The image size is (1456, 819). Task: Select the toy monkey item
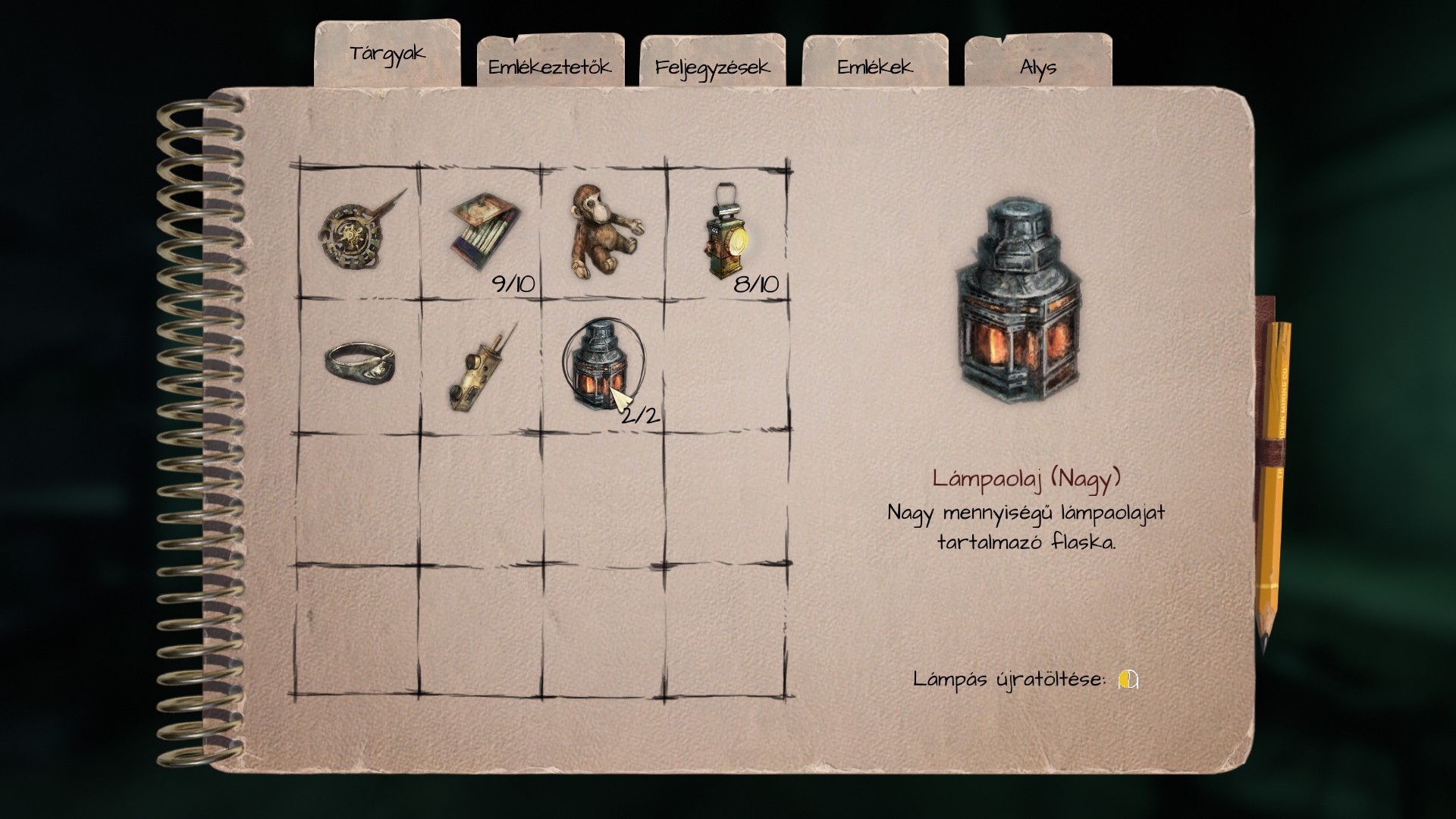[x=603, y=231]
